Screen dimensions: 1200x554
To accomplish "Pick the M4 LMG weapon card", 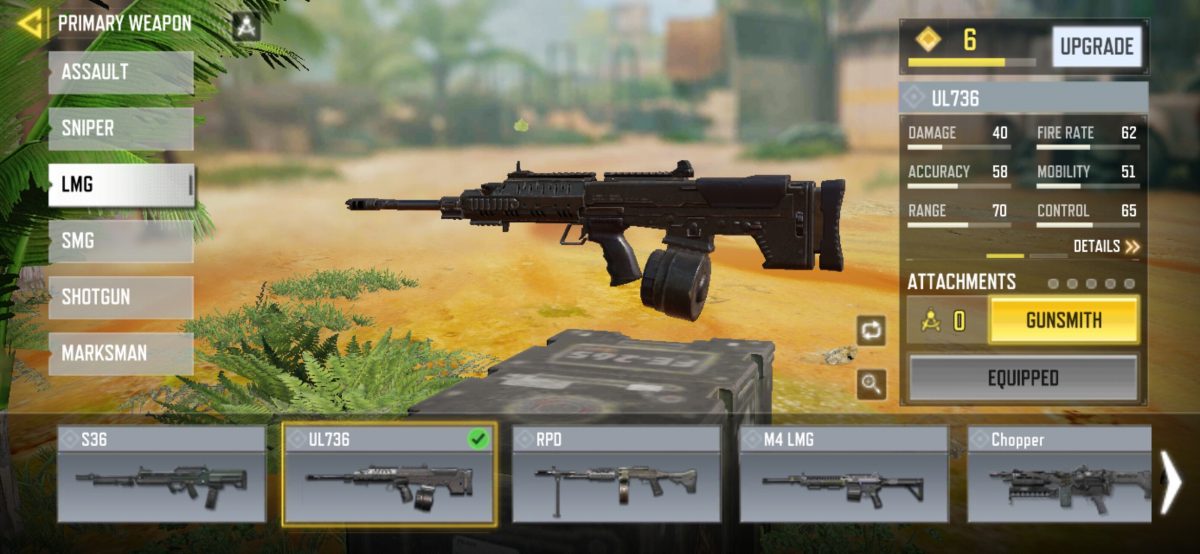I will [843, 474].
